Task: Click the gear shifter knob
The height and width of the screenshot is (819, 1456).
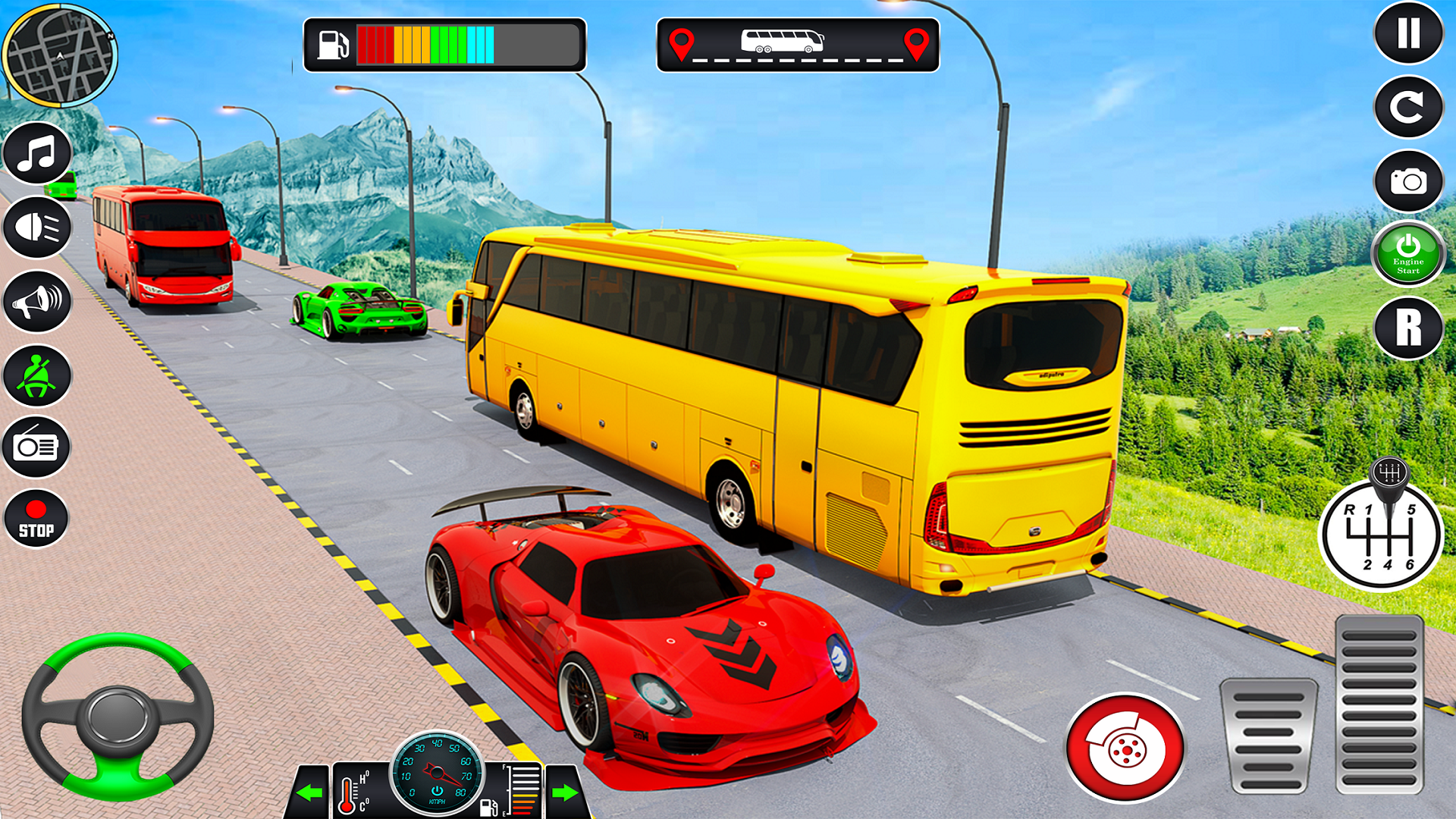Action: click(1389, 475)
